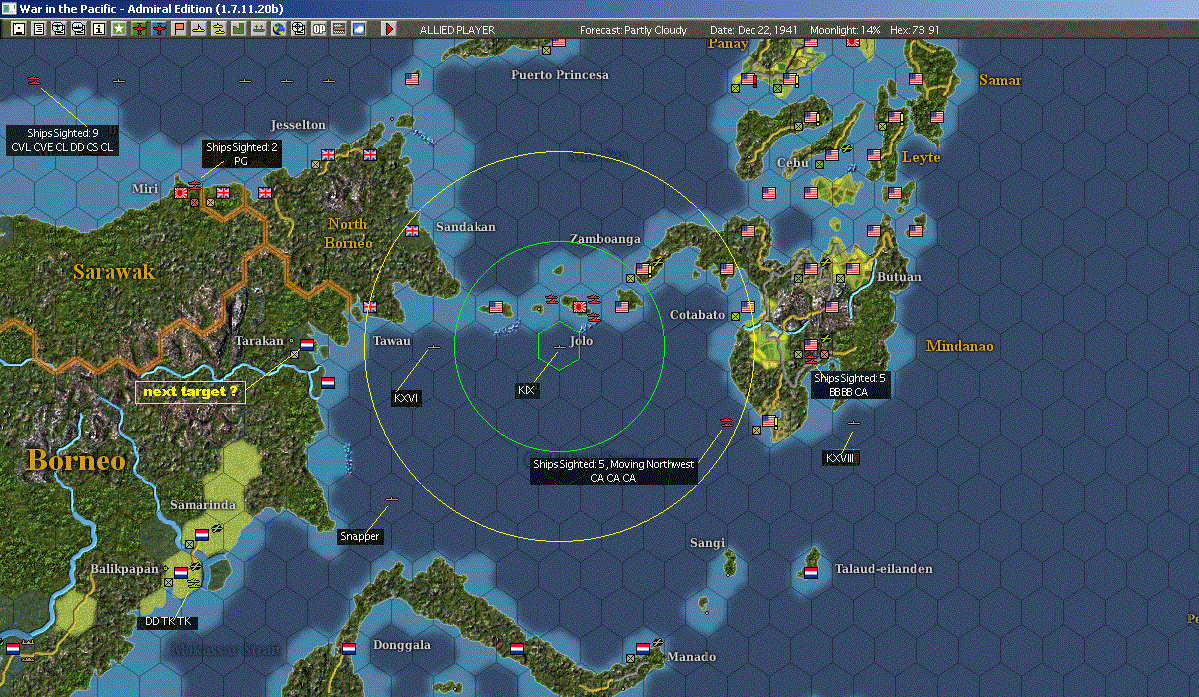
Task: Select the KXVIII submarine label
Action: [x=840, y=458]
